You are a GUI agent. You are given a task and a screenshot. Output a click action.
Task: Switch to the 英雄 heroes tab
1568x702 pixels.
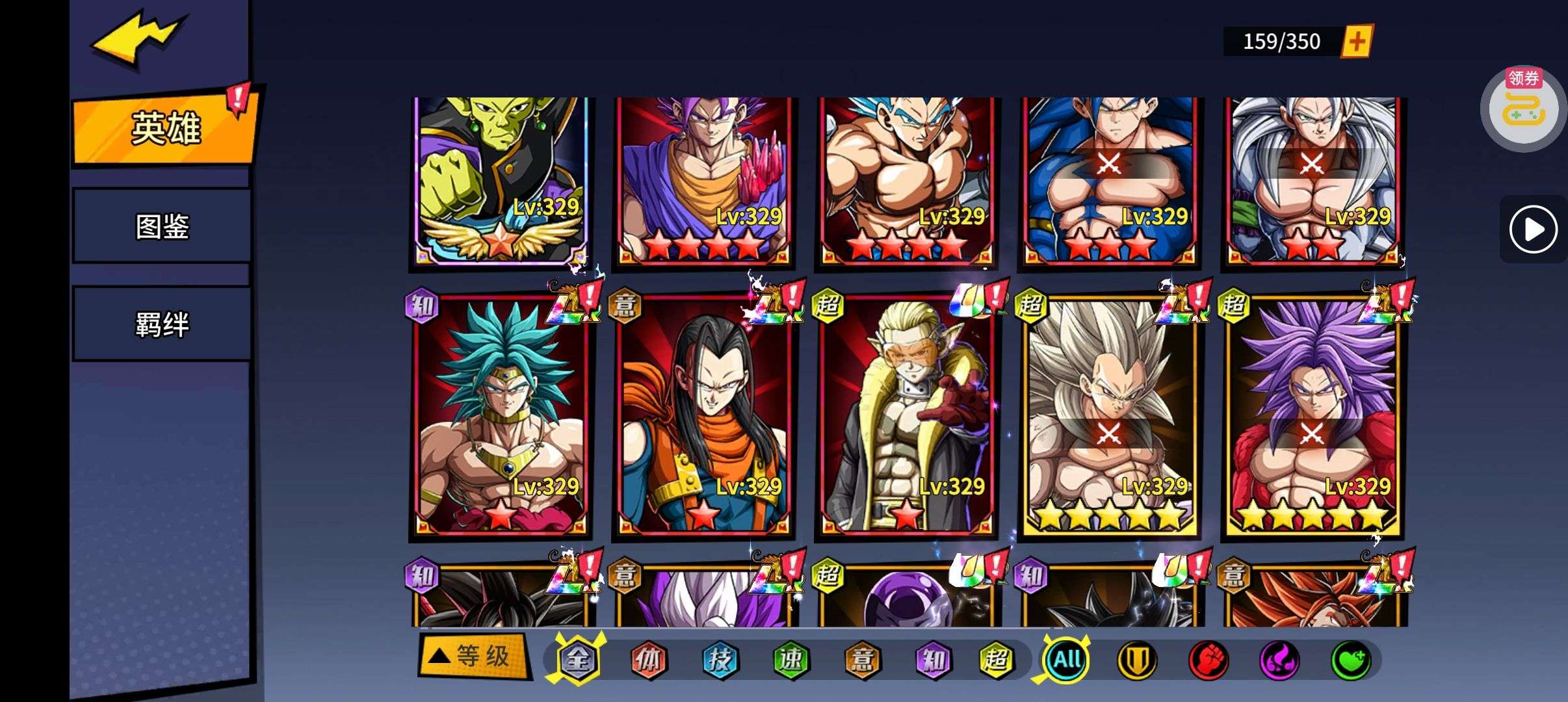pos(165,128)
